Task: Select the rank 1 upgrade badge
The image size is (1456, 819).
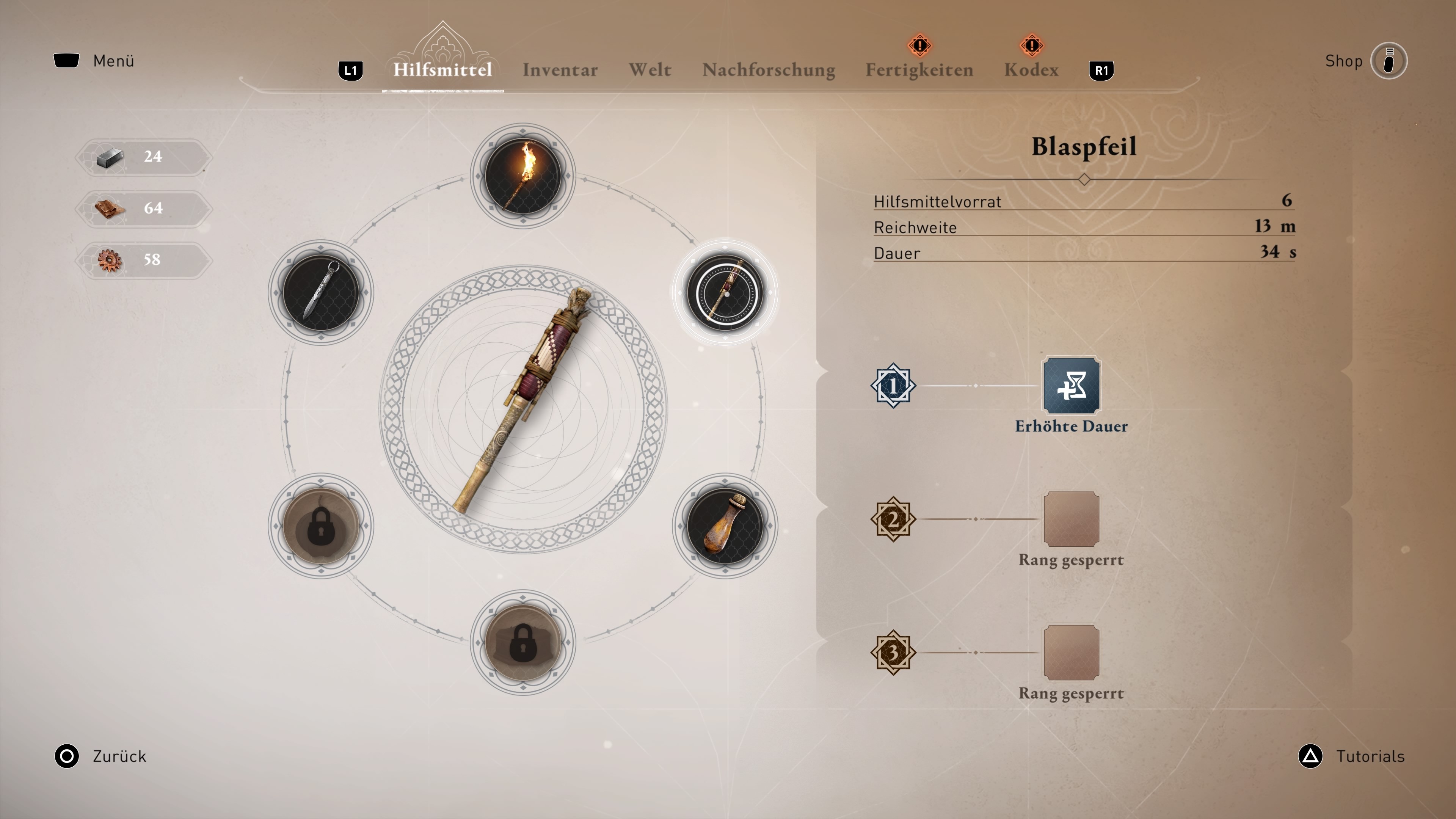Action: point(893,386)
